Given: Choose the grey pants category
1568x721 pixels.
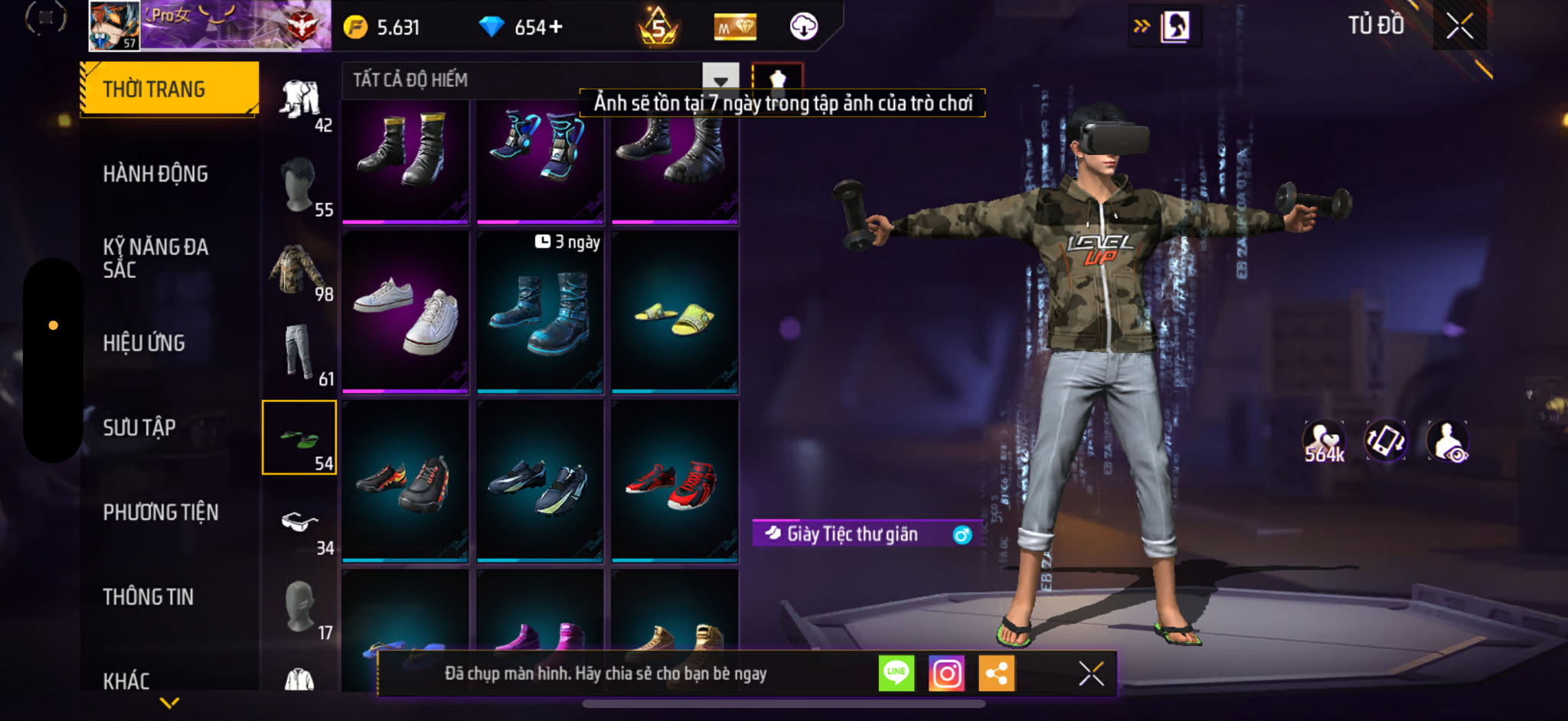Looking at the screenshot, I should (299, 353).
